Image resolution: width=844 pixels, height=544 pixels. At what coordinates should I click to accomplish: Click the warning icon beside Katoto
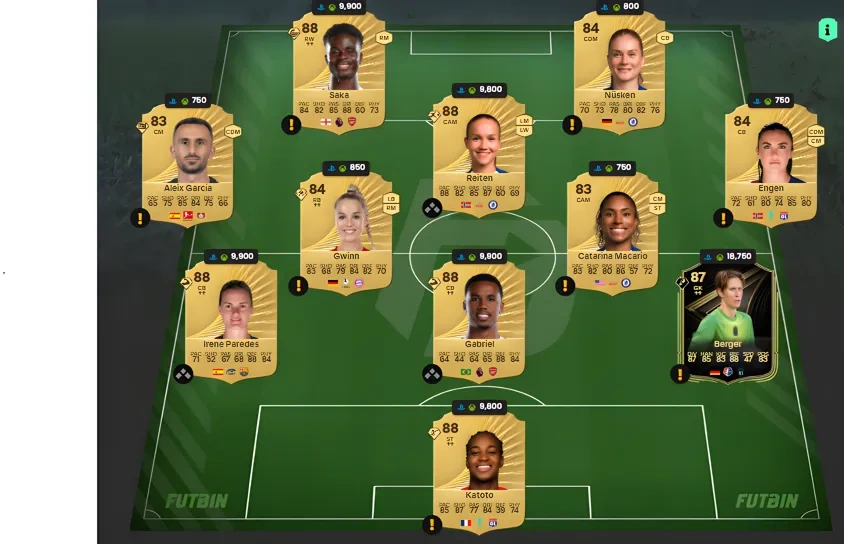(x=432, y=524)
